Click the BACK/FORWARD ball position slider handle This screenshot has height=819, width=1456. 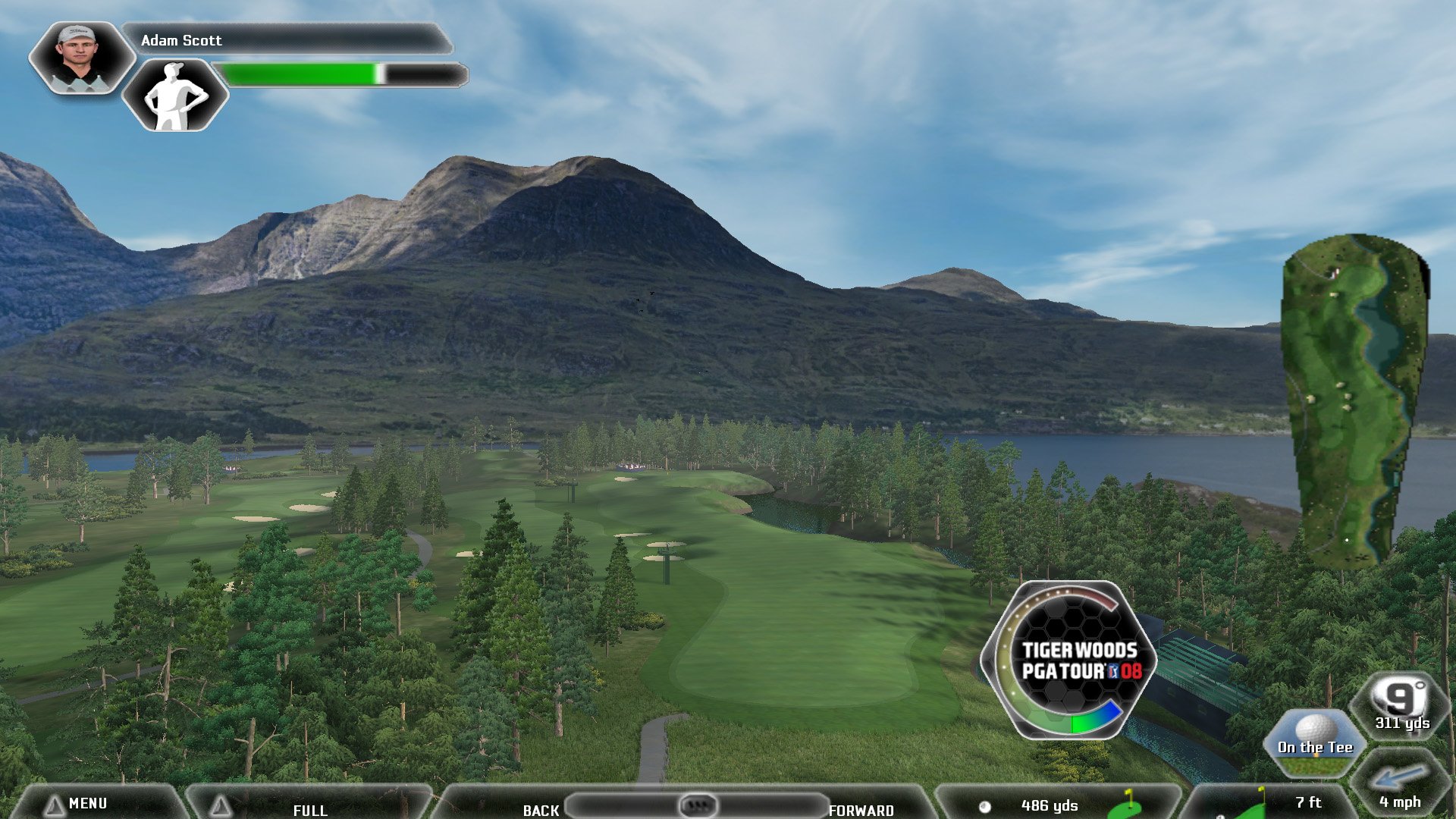pyautogui.click(x=697, y=805)
